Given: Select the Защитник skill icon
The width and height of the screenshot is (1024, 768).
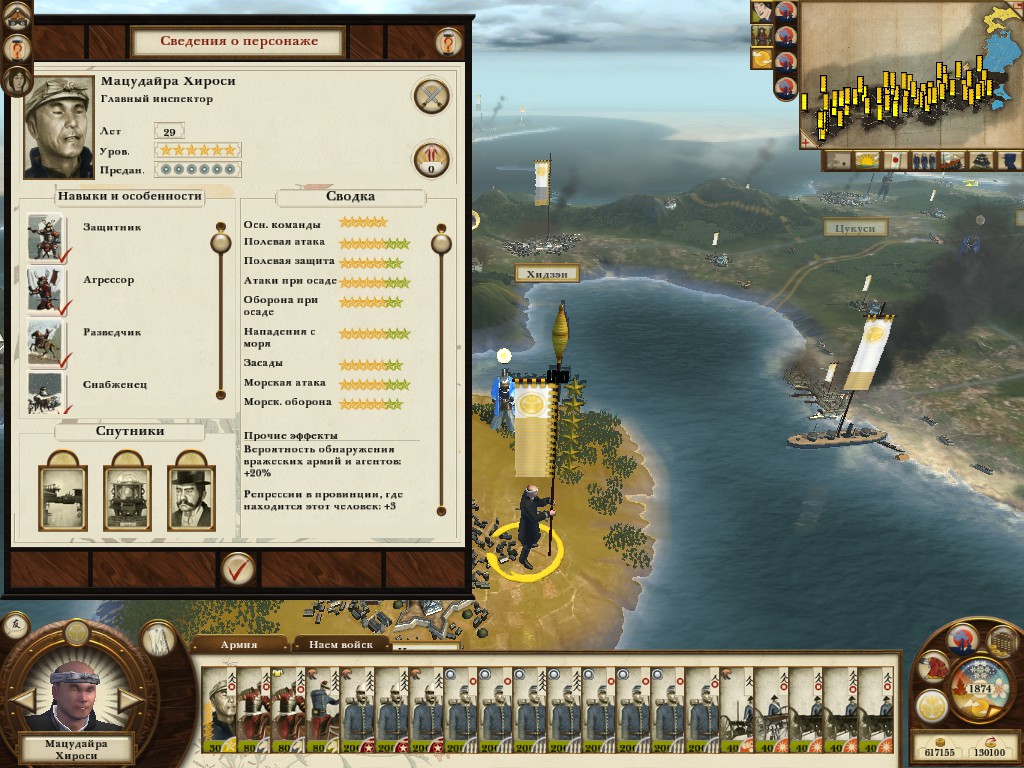Looking at the screenshot, I should [x=44, y=238].
